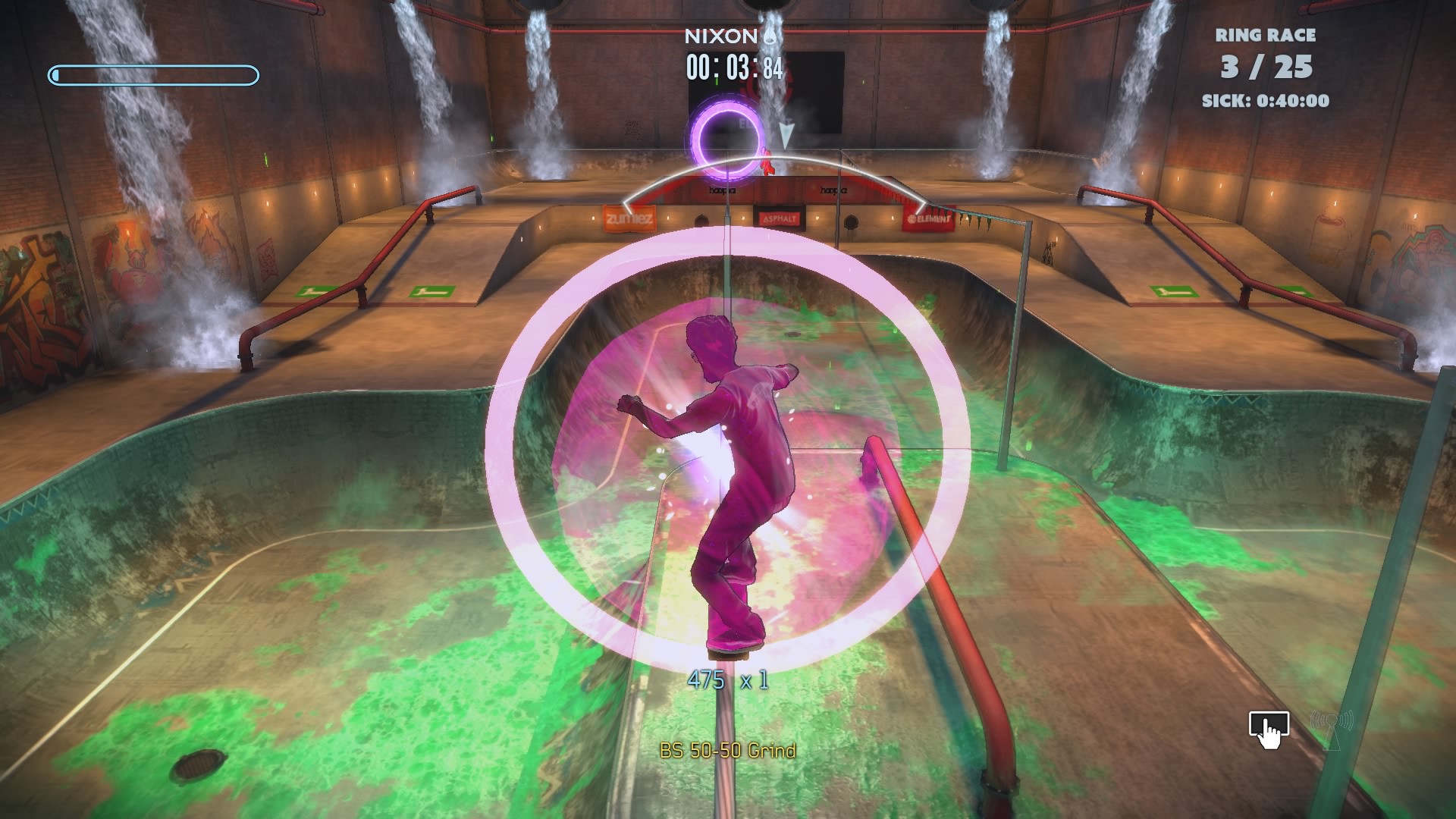1456x819 pixels.
Task: Click the Element banner on the far barrier
Action: (927, 219)
